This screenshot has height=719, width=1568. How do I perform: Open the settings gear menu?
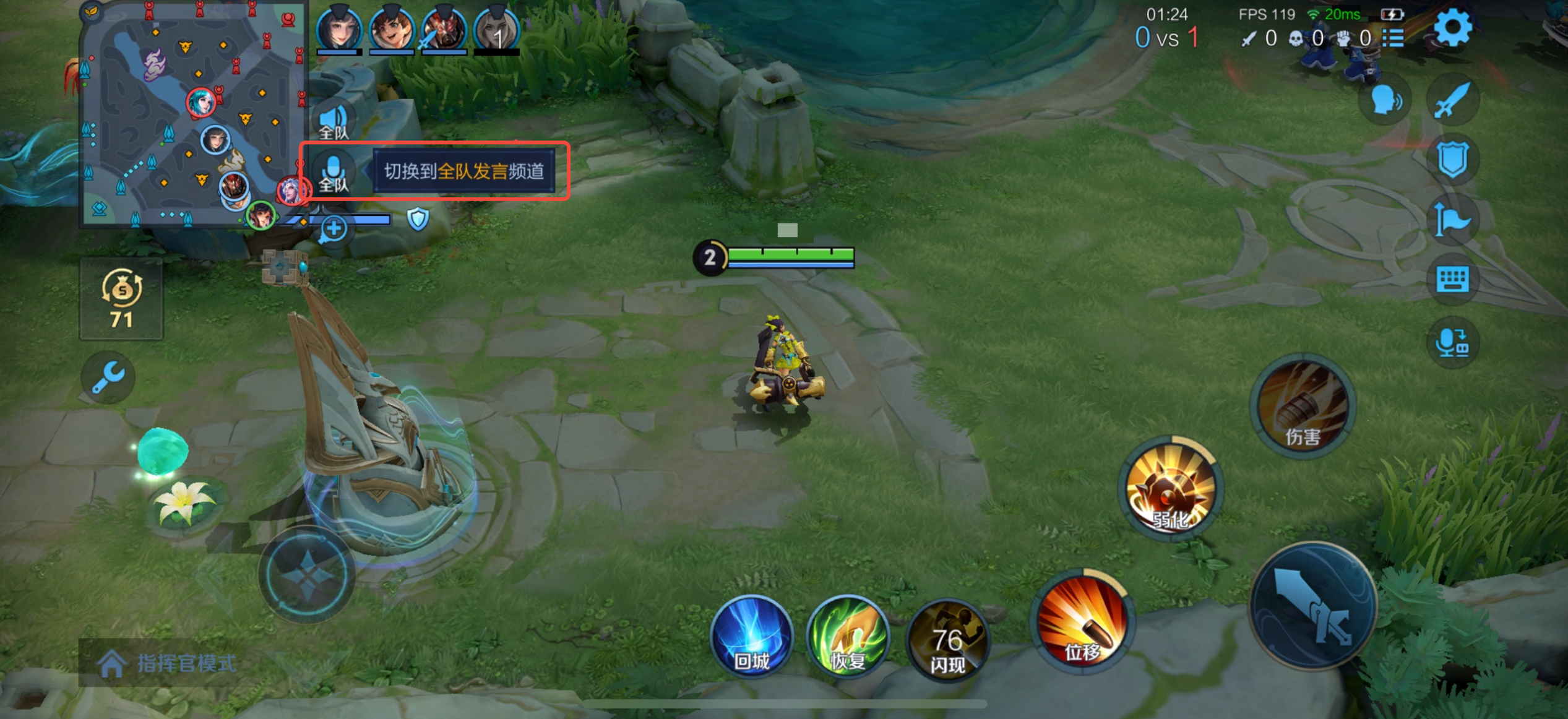click(x=1452, y=28)
